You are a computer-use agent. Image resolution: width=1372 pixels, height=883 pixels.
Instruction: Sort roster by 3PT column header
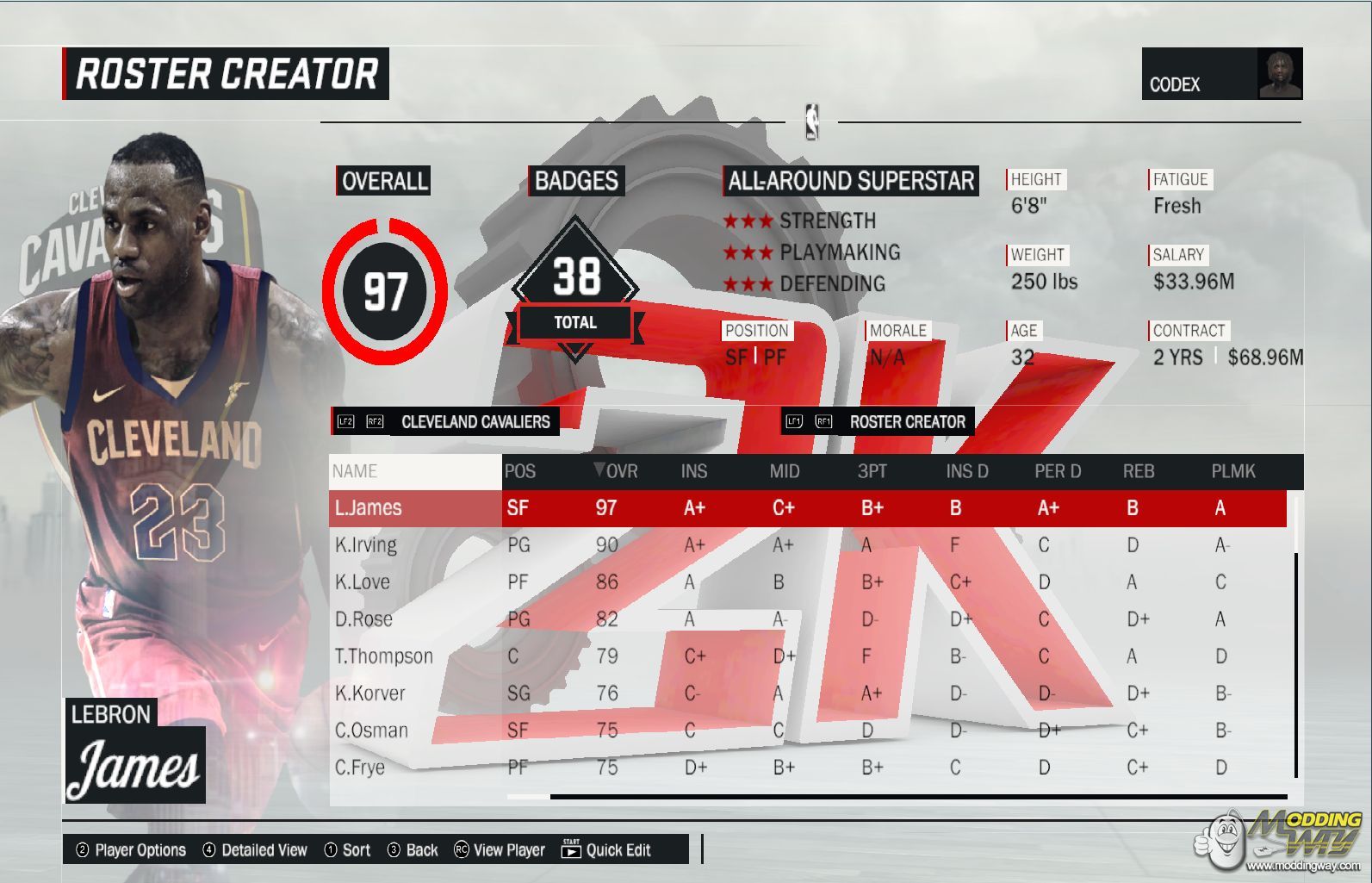(x=872, y=471)
